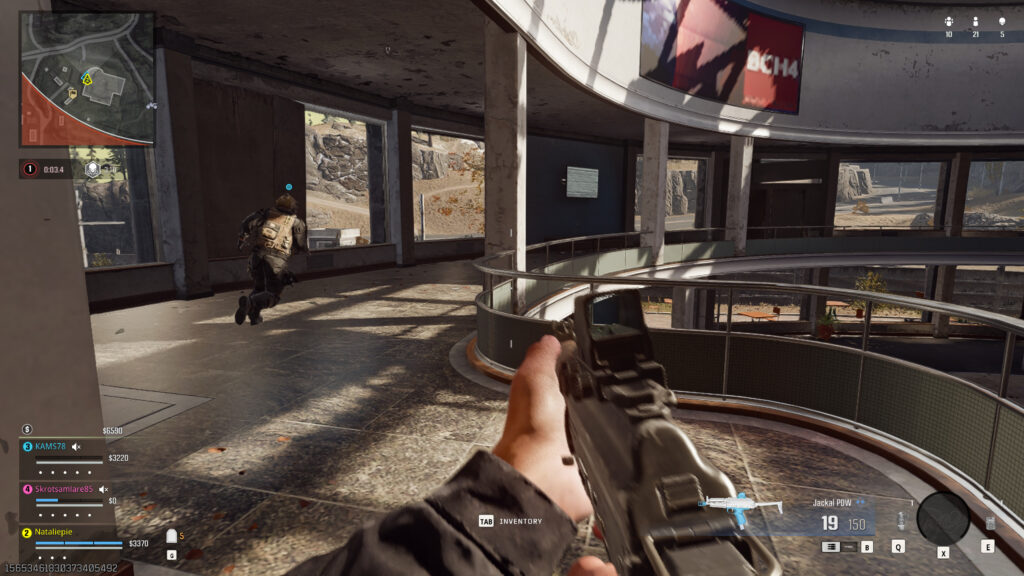This screenshot has width=1024, height=576.
Task: Select the yellow player marker on the minimap
Action: (x=86, y=77)
